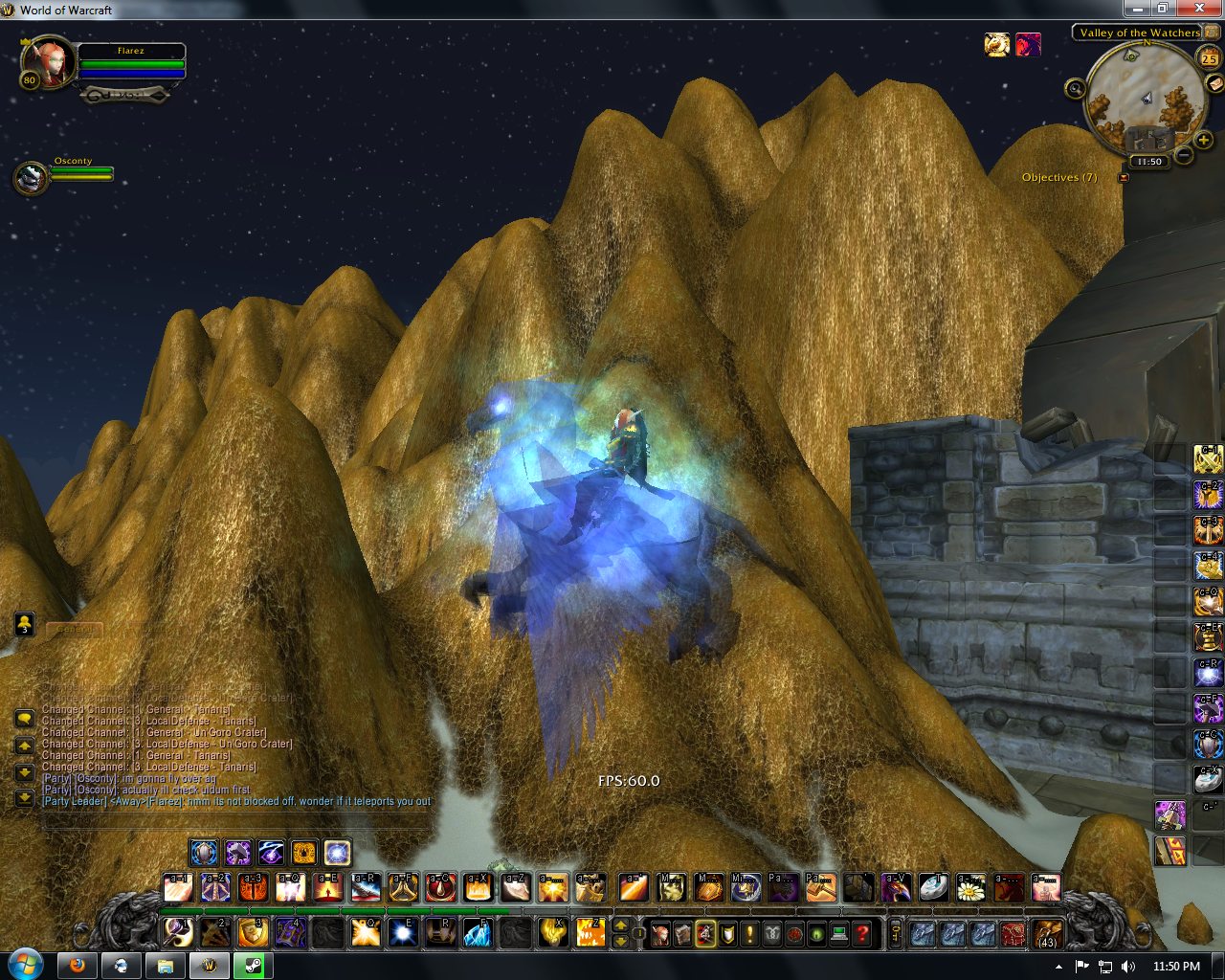Open the clock showing 11:50 under minimap
1225x980 pixels.
(1148, 162)
